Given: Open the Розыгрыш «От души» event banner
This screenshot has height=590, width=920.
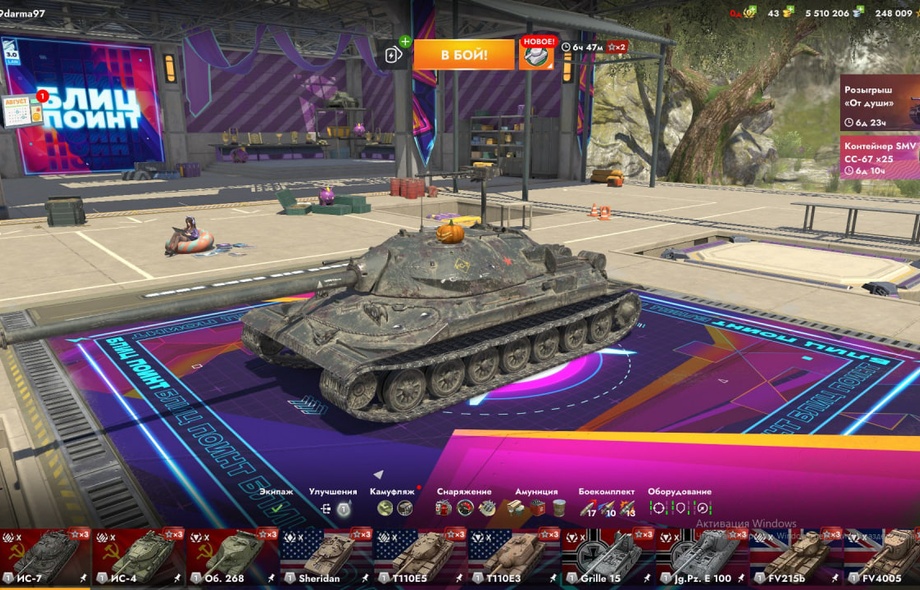Looking at the screenshot, I should tap(878, 103).
